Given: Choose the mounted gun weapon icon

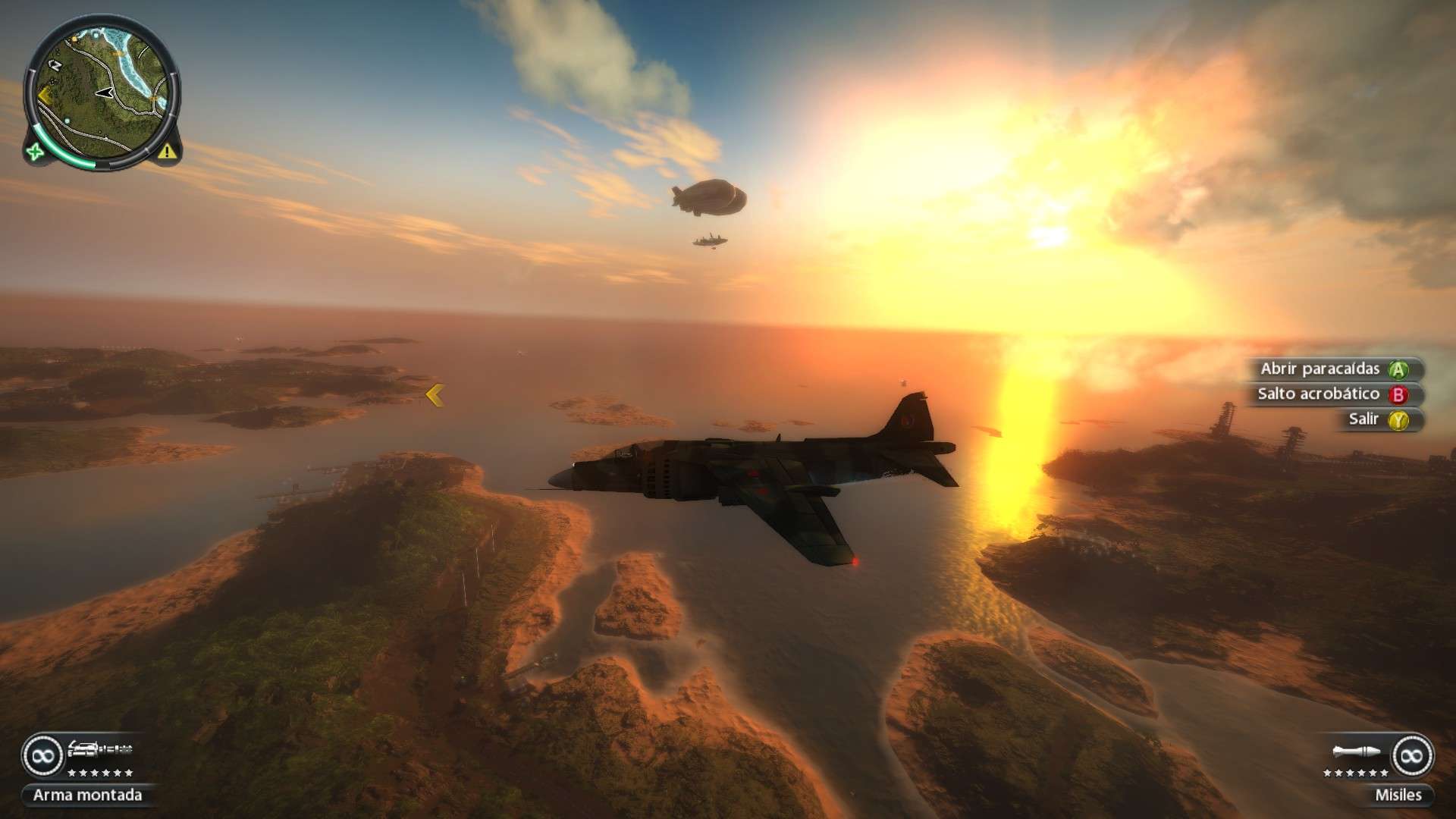Looking at the screenshot, I should click(x=100, y=750).
